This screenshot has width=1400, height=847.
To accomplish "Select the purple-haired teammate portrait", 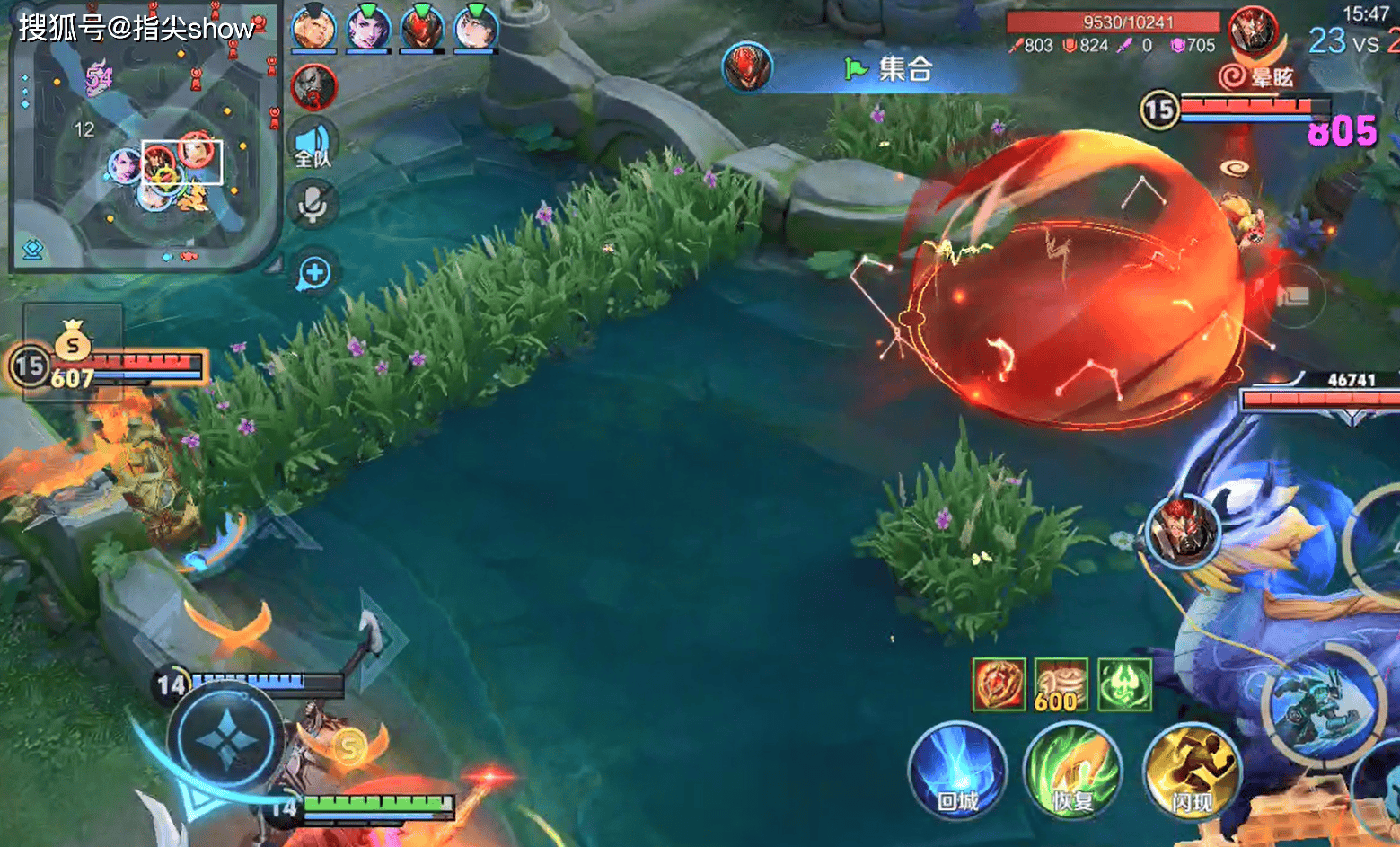I will (368, 28).
